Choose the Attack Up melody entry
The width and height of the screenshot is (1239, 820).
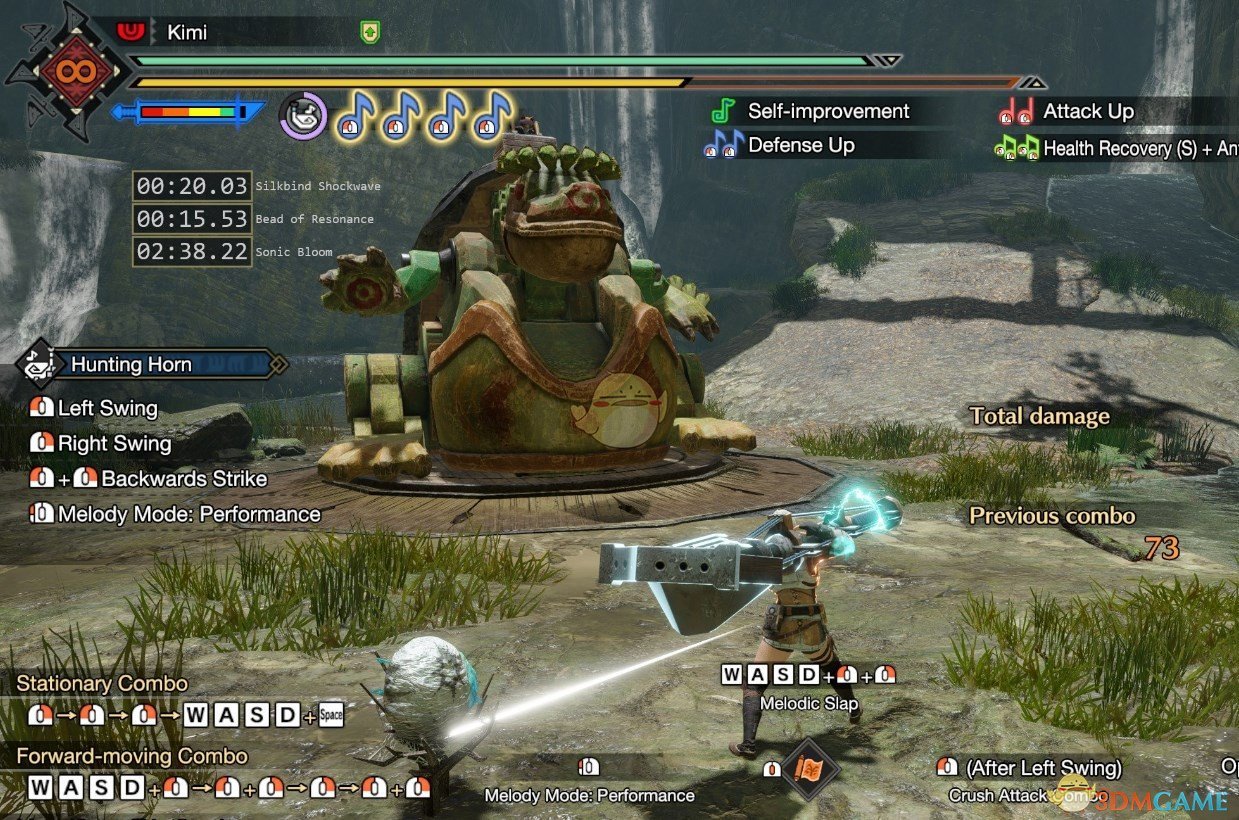(1088, 111)
